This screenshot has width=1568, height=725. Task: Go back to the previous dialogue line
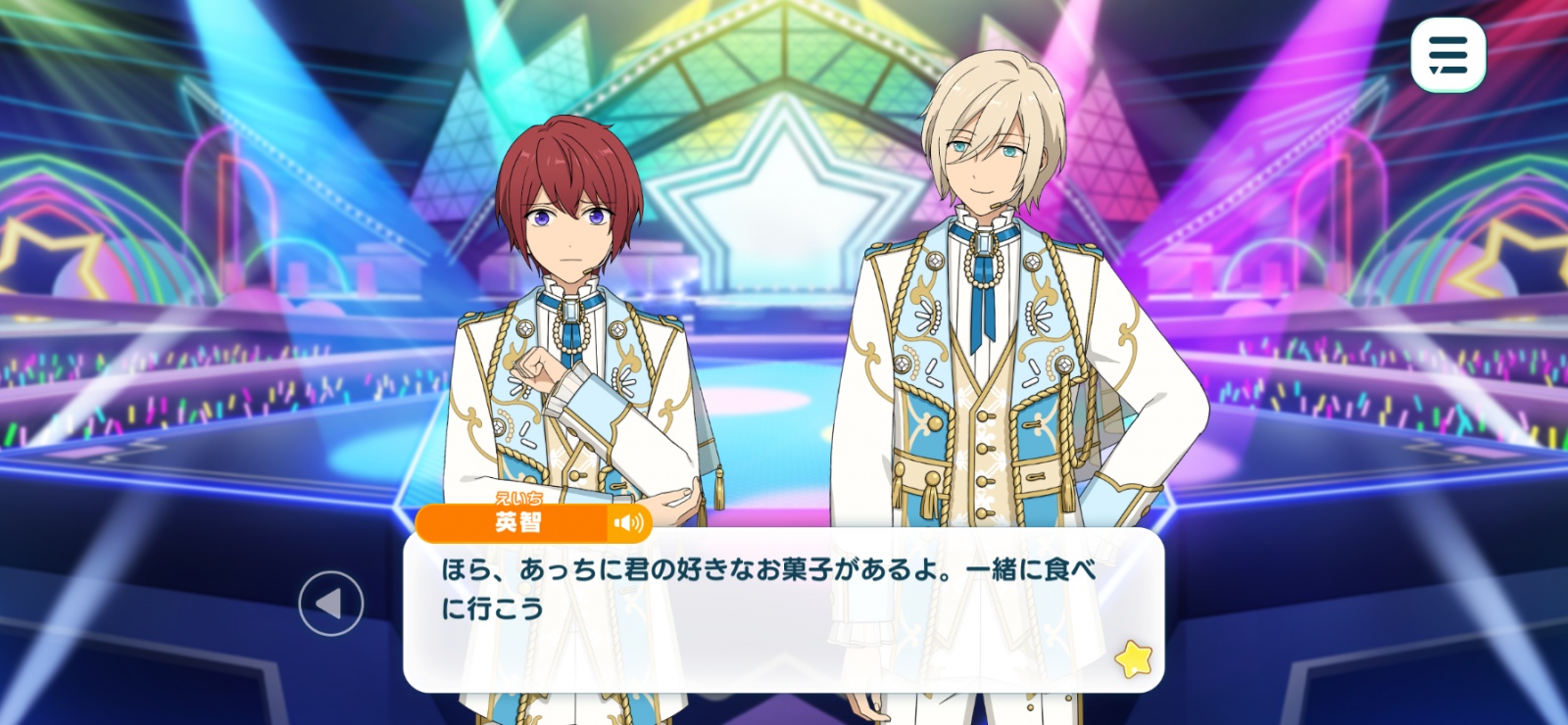pyautogui.click(x=331, y=604)
